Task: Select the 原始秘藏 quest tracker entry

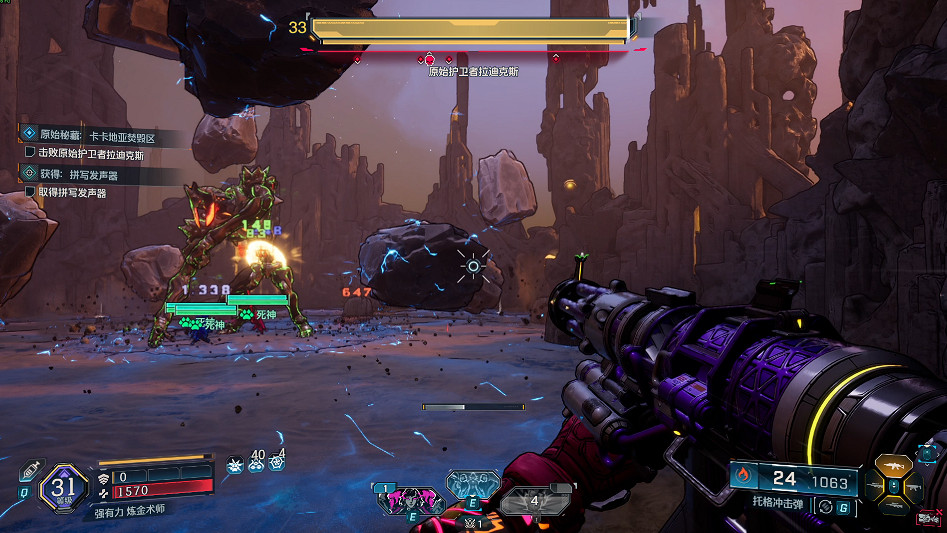Action: 100,134
